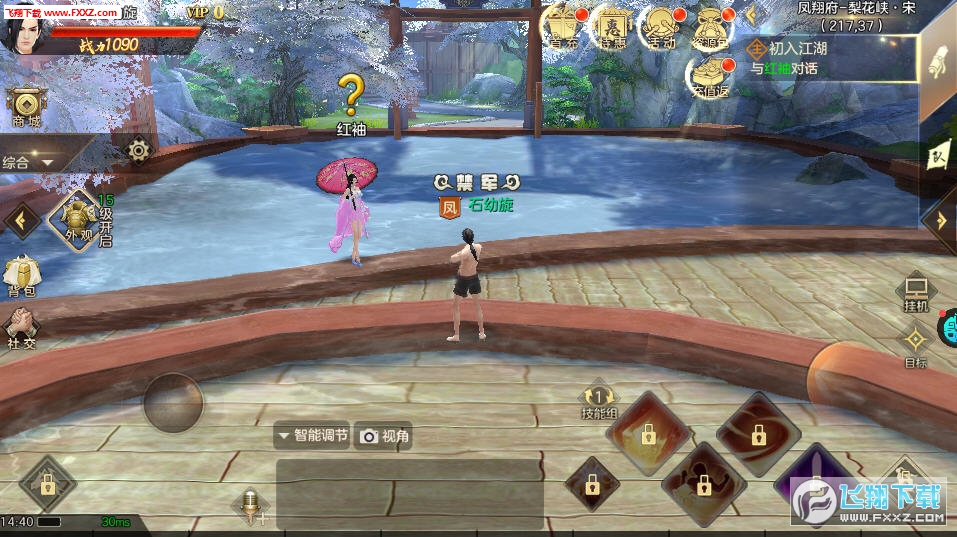Open the 背包 backpack
This screenshot has height=537, width=957.
coord(21,276)
